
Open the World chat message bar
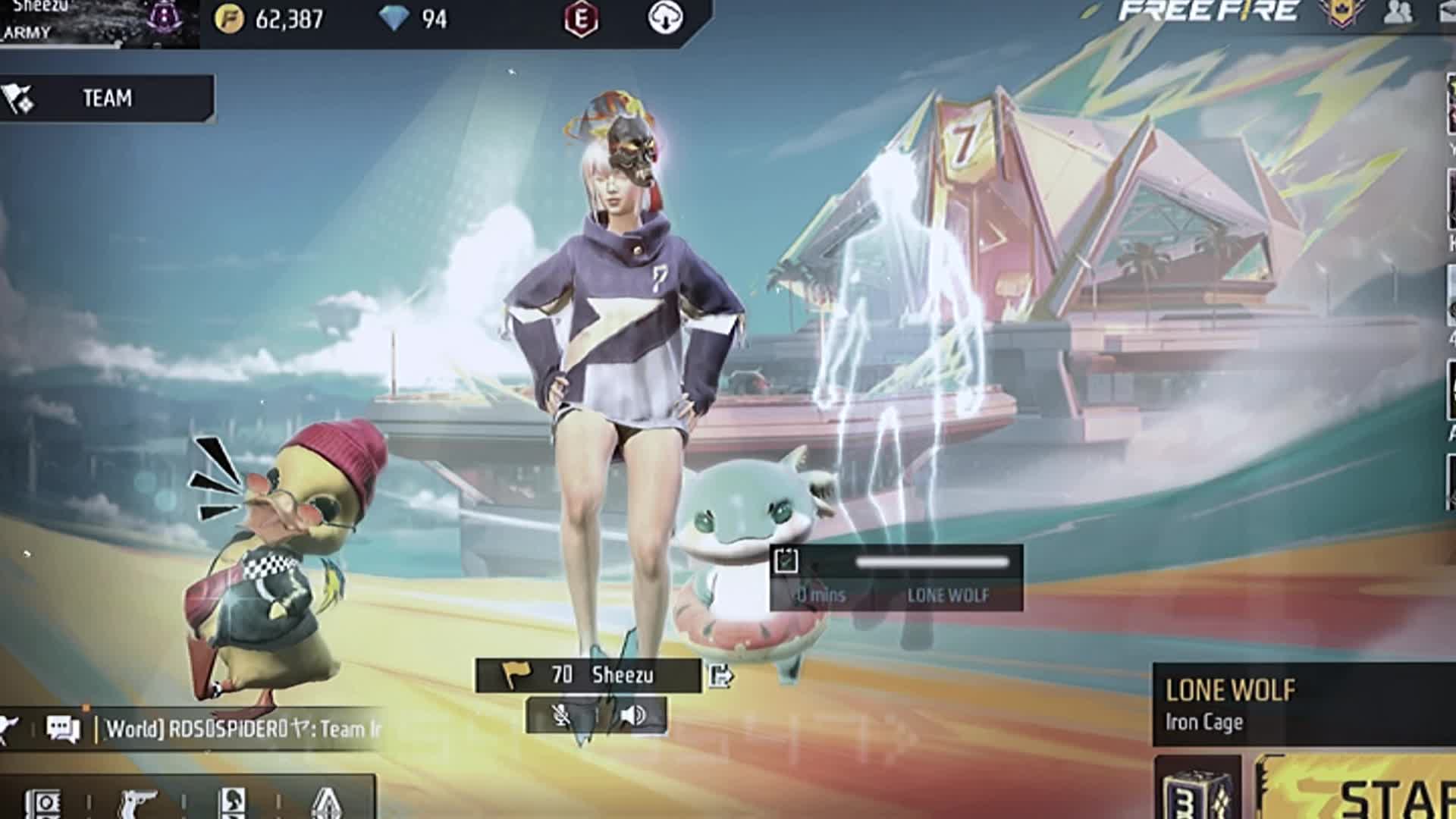243,730
